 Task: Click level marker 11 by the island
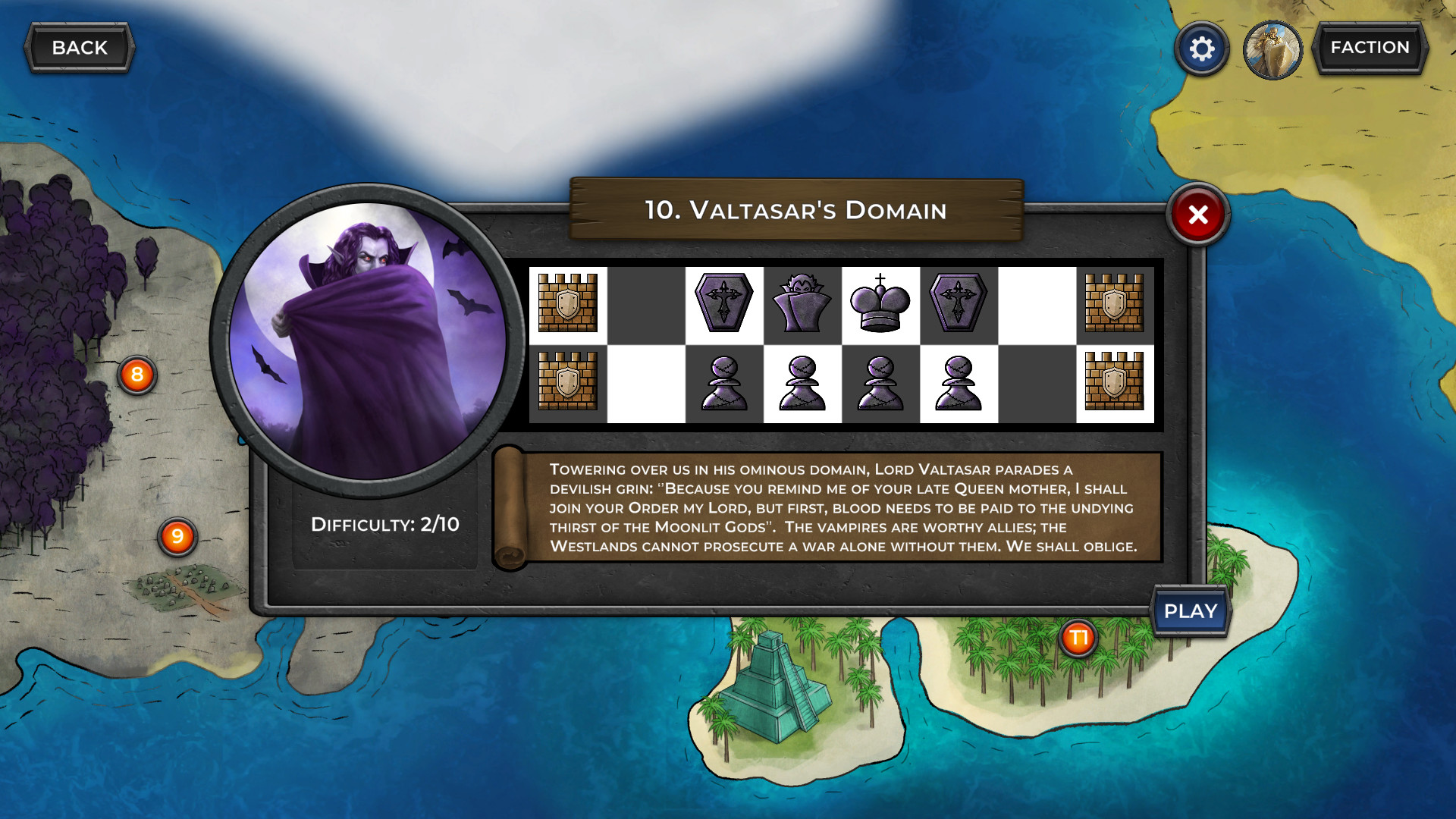[x=1078, y=639]
